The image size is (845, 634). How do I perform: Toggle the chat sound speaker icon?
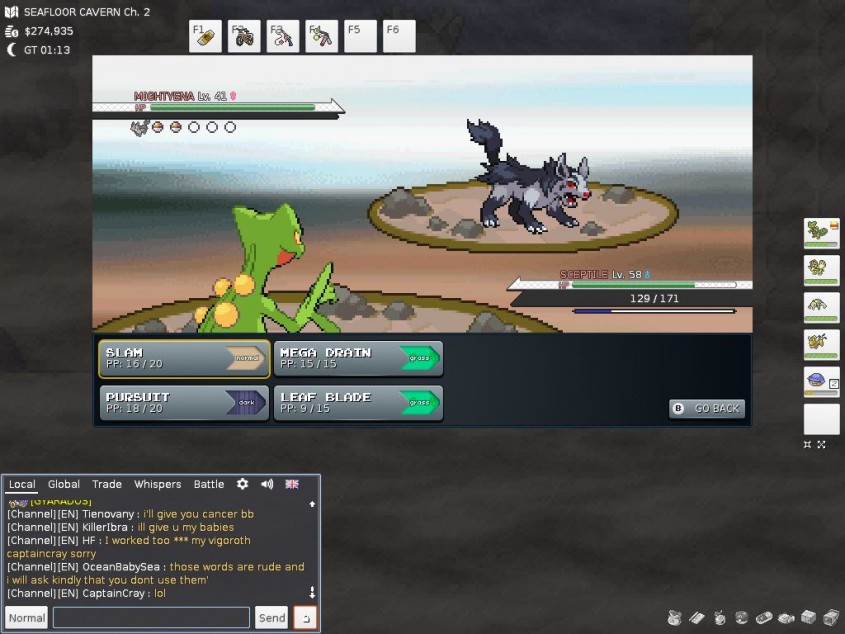(x=267, y=484)
